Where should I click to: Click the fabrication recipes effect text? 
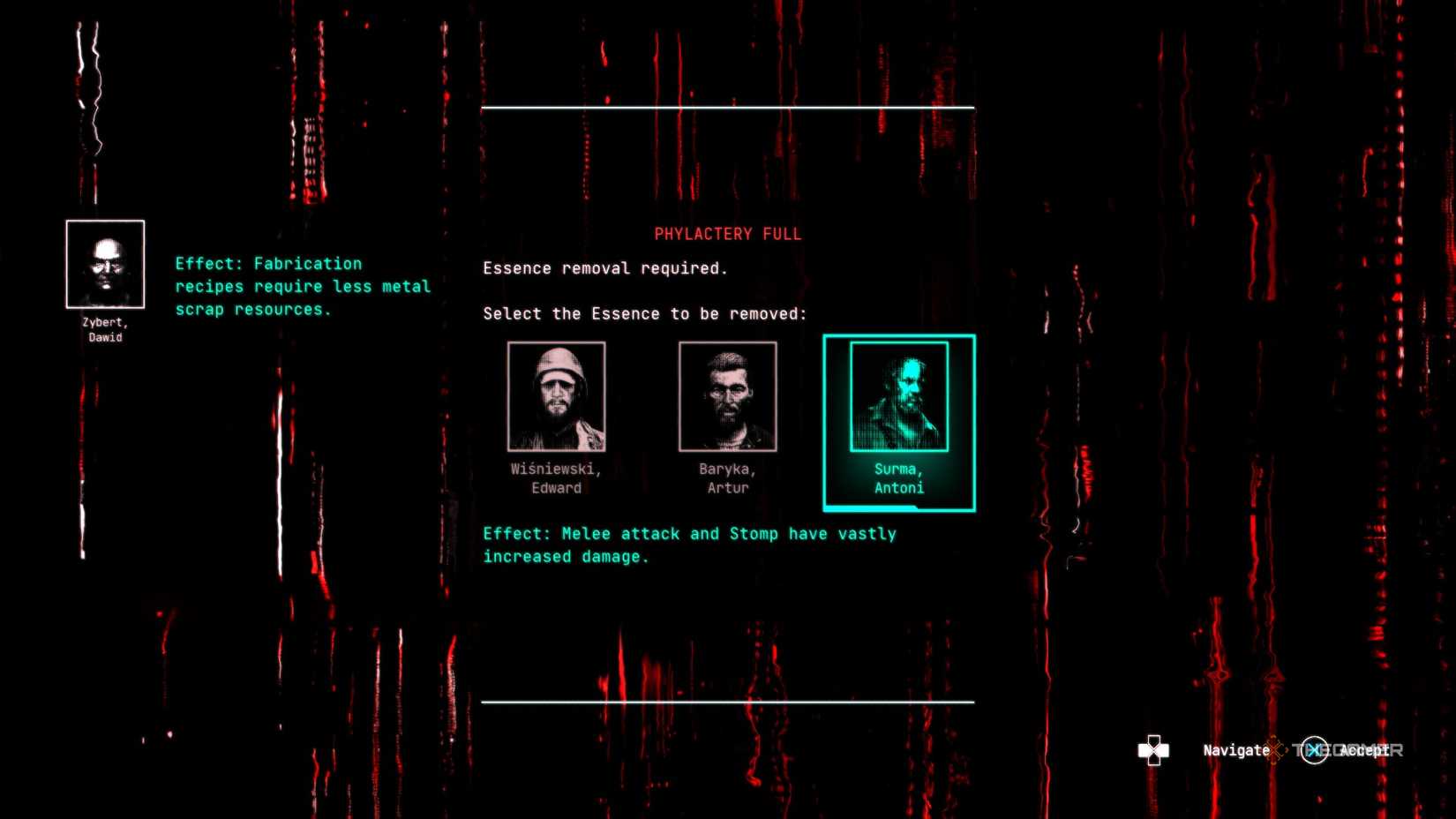coord(304,286)
